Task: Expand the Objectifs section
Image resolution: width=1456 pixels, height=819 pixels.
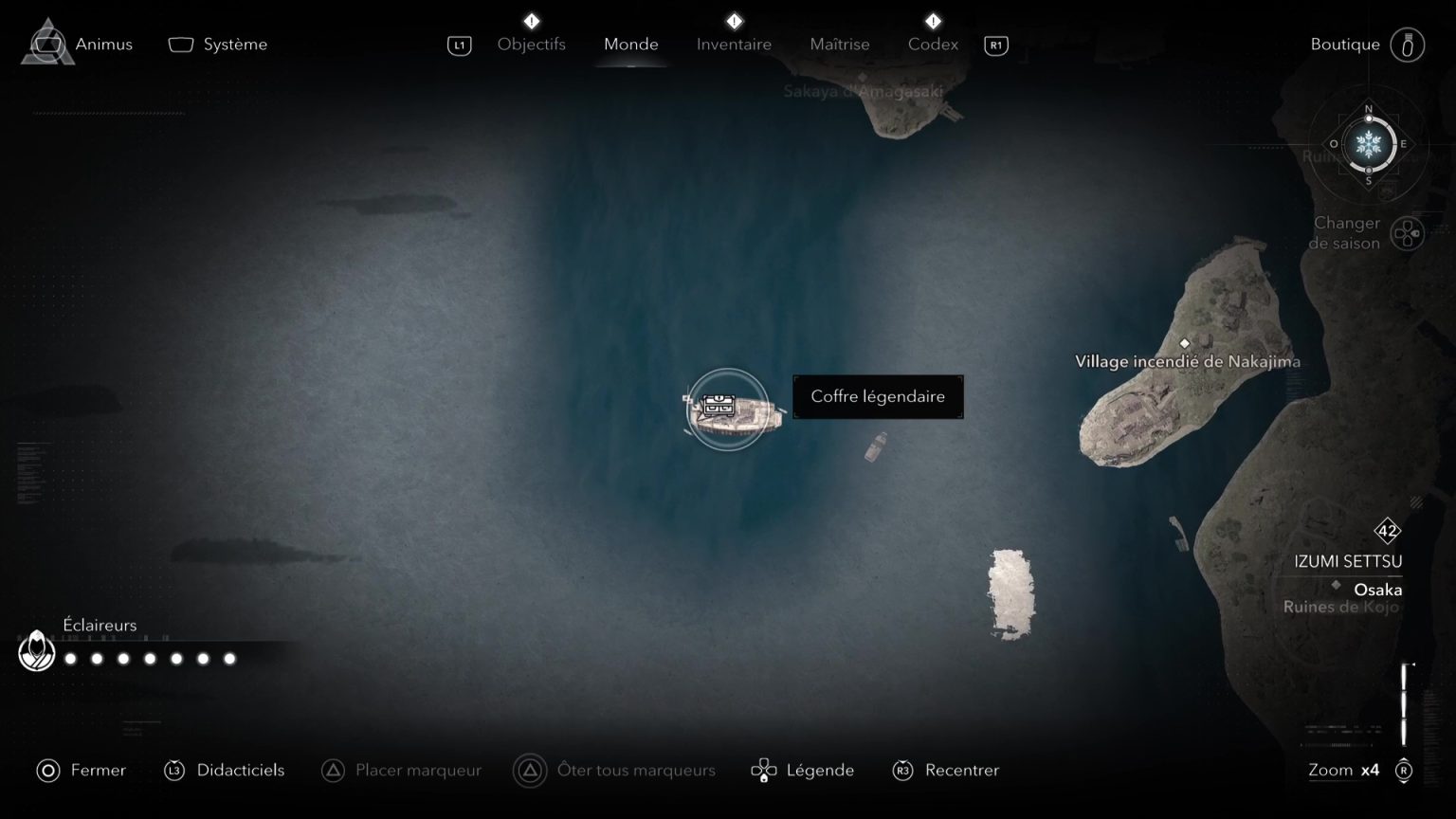Action: pyautogui.click(x=532, y=44)
